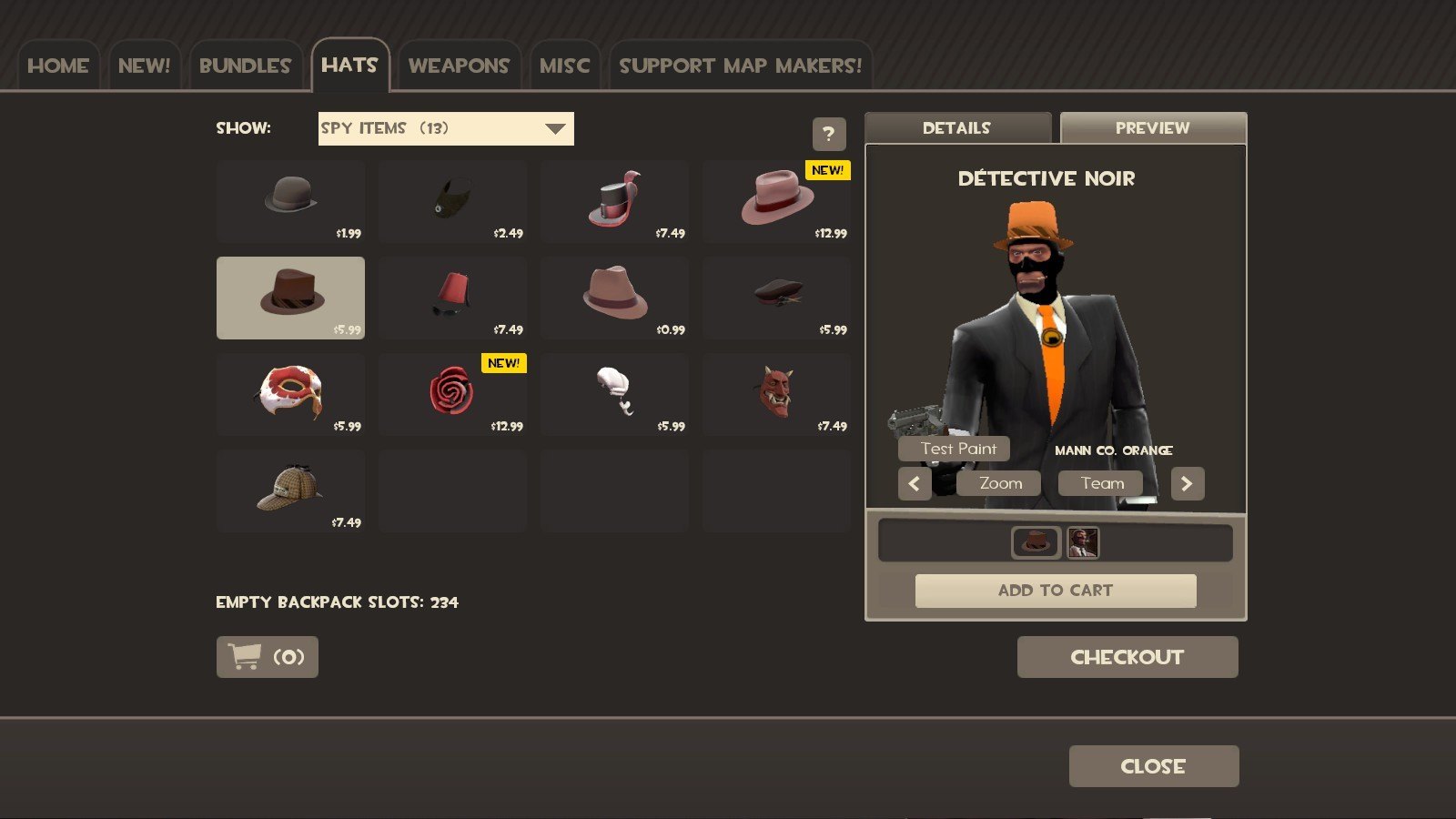Open the Home store tab
This screenshot has width=1456, height=819.
[58, 66]
